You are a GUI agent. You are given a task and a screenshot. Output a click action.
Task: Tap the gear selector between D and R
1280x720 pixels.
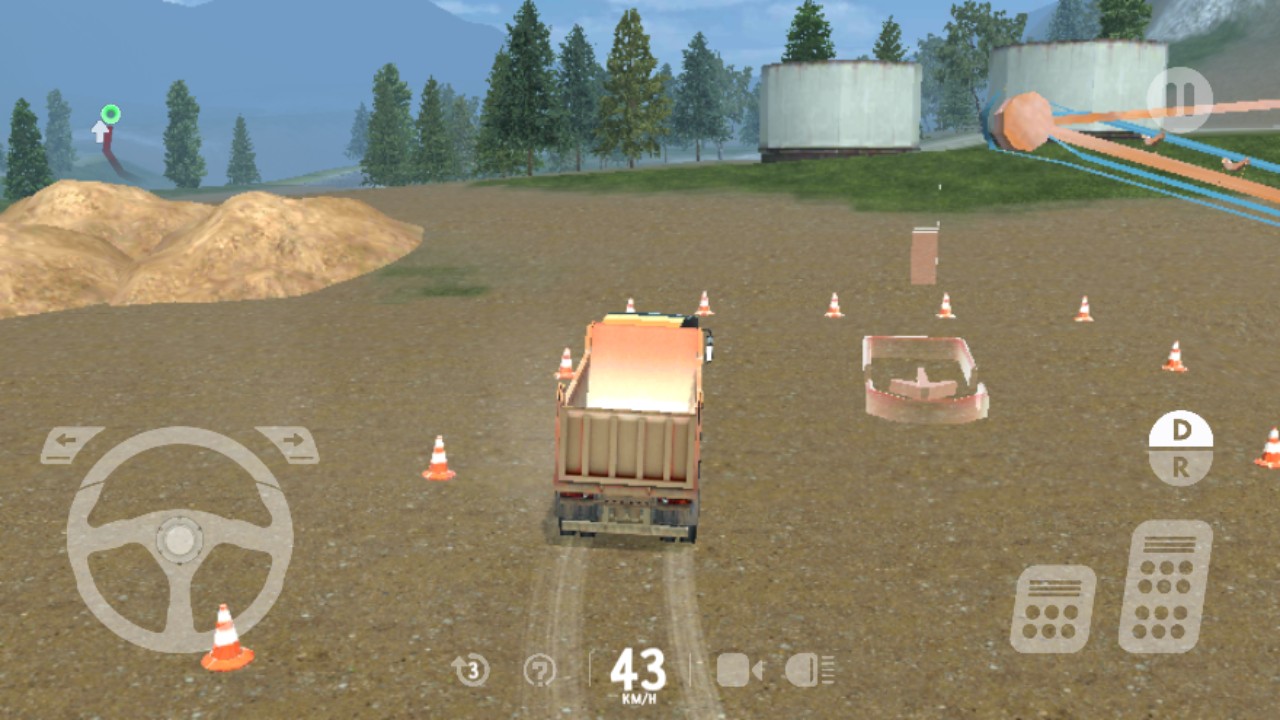pyautogui.click(x=1182, y=448)
